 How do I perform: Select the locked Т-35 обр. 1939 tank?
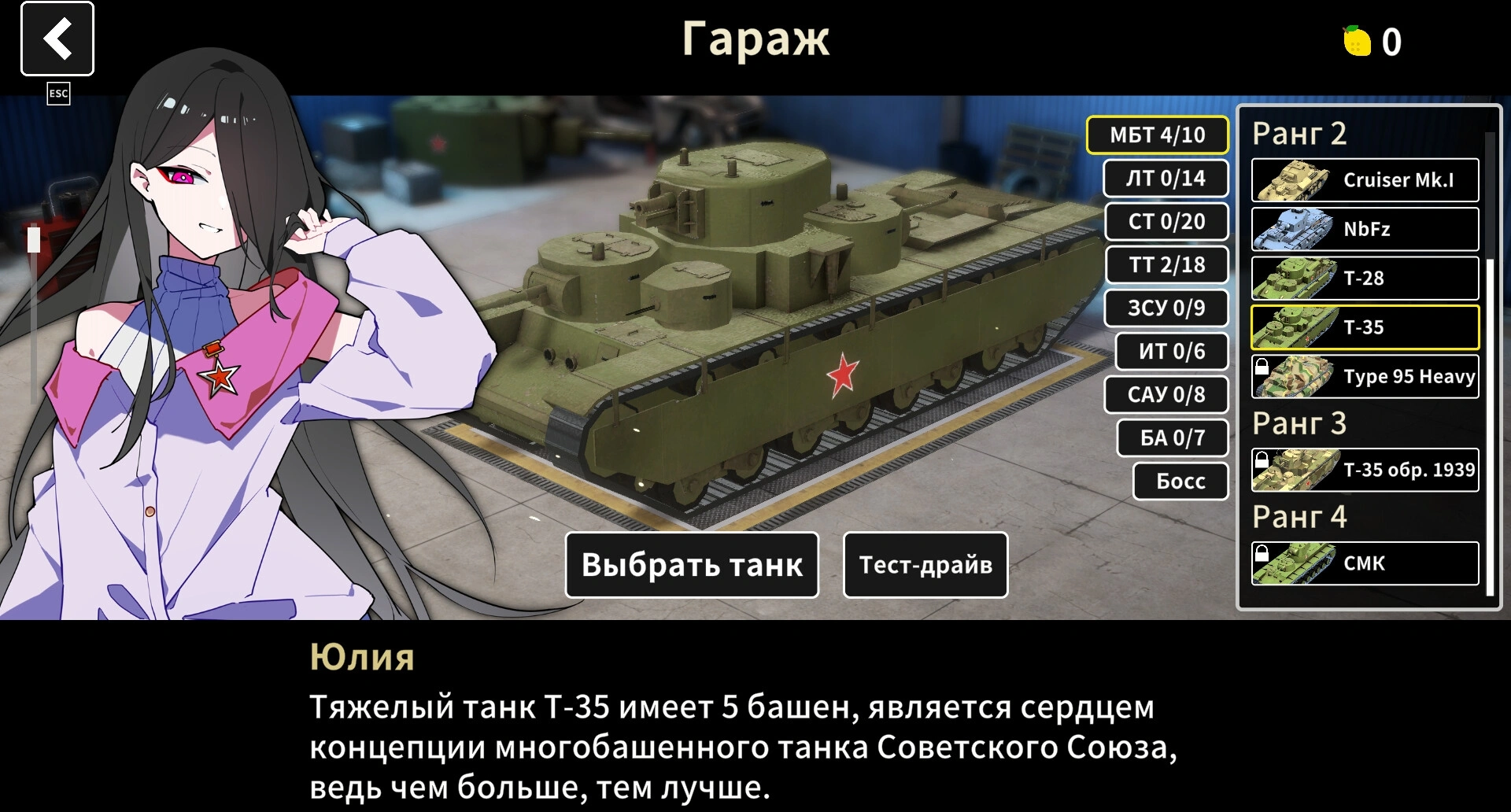[x=1365, y=470]
